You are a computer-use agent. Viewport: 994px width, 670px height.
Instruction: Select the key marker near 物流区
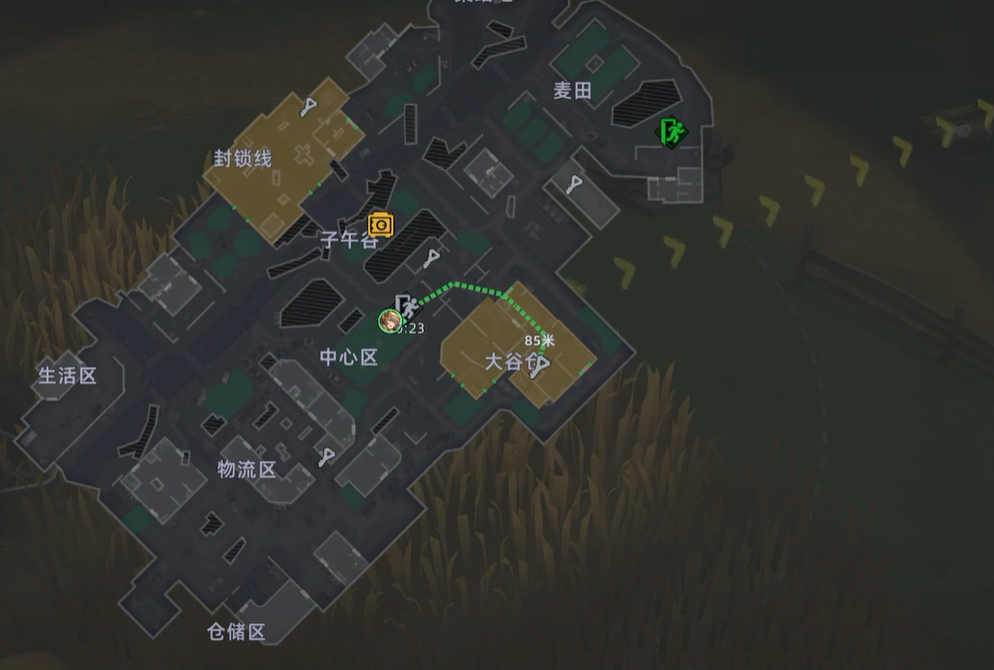click(325, 458)
